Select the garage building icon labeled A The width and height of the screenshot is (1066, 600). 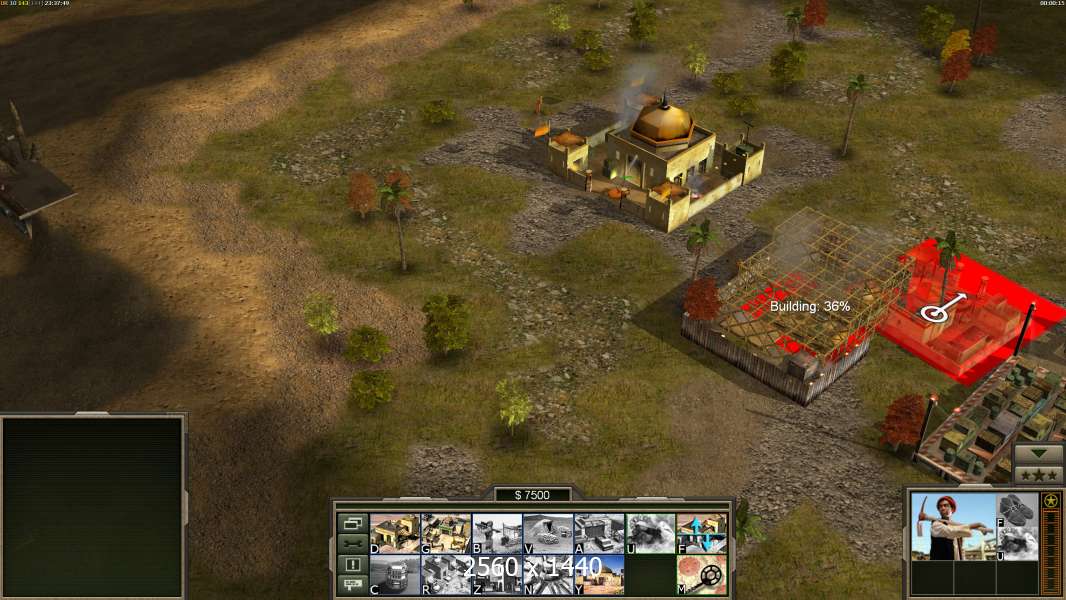pos(599,534)
